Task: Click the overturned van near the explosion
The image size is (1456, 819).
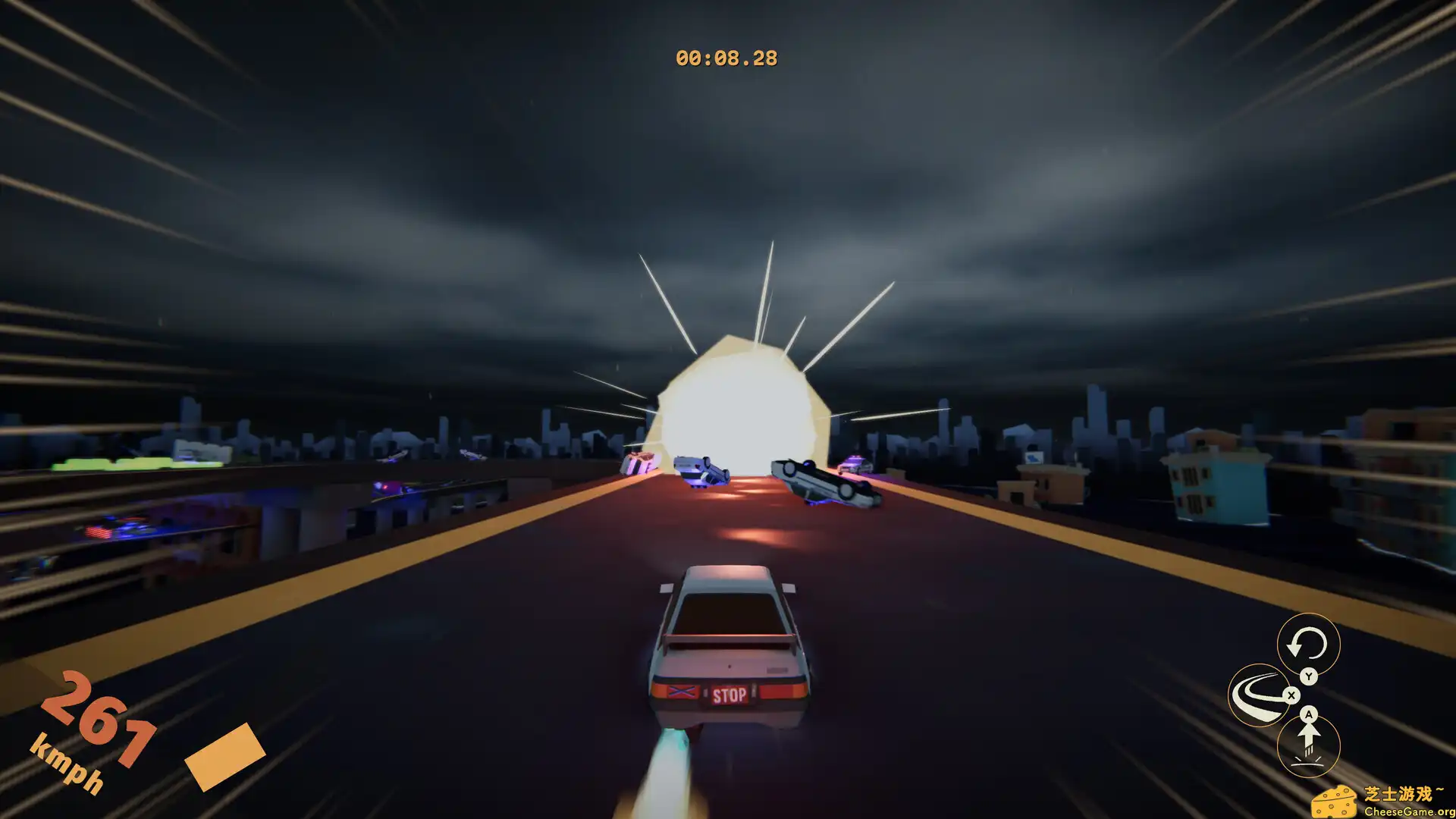Action: pyautogui.click(x=701, y=469)
